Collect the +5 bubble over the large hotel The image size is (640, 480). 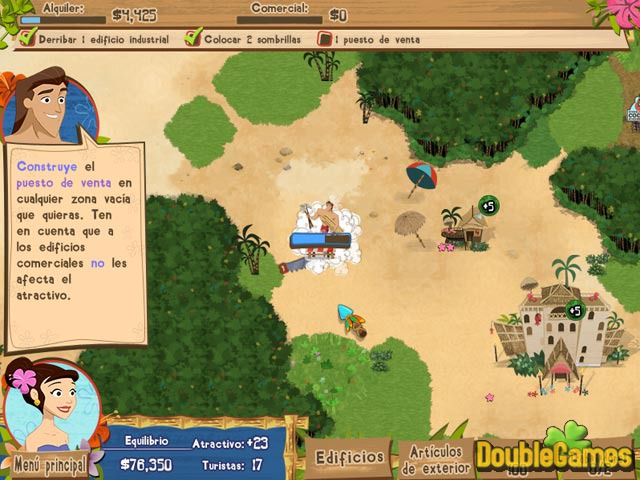(x=574, y=310)
